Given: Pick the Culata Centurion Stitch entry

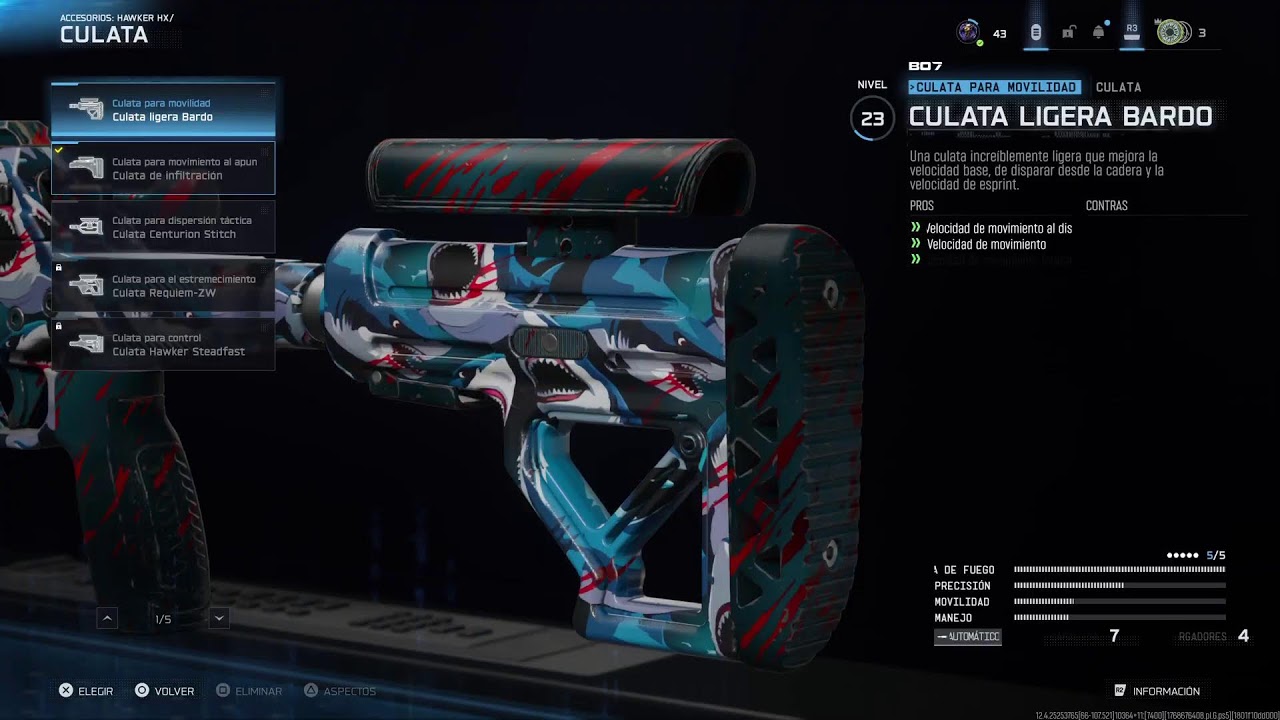Looking at the screenshot, I should point(163,227).
